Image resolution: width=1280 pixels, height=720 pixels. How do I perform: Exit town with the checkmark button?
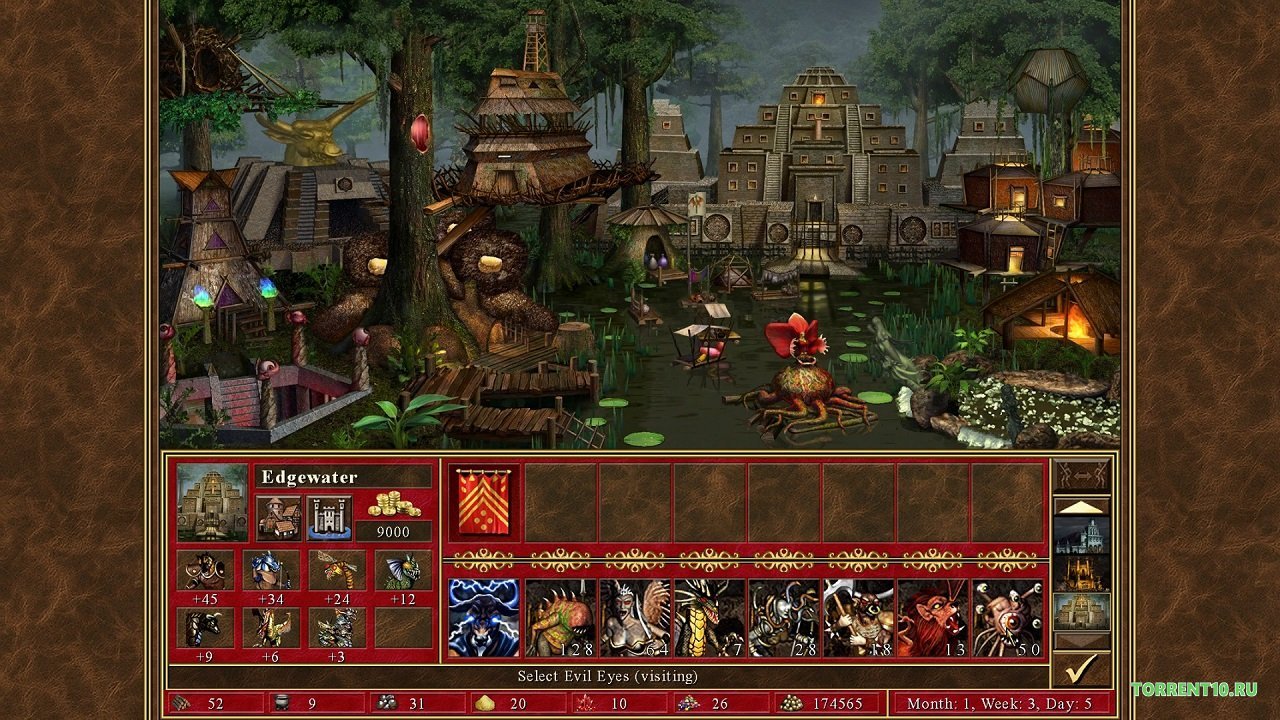[1081, 667]
